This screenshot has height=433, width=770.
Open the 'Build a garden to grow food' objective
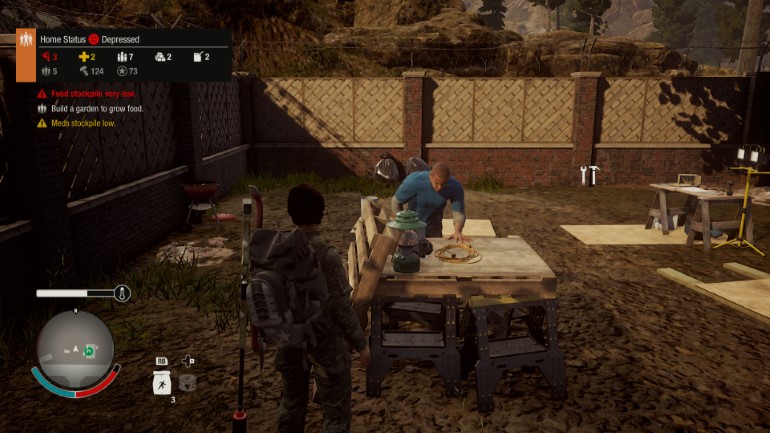click(x=96, y=108)
